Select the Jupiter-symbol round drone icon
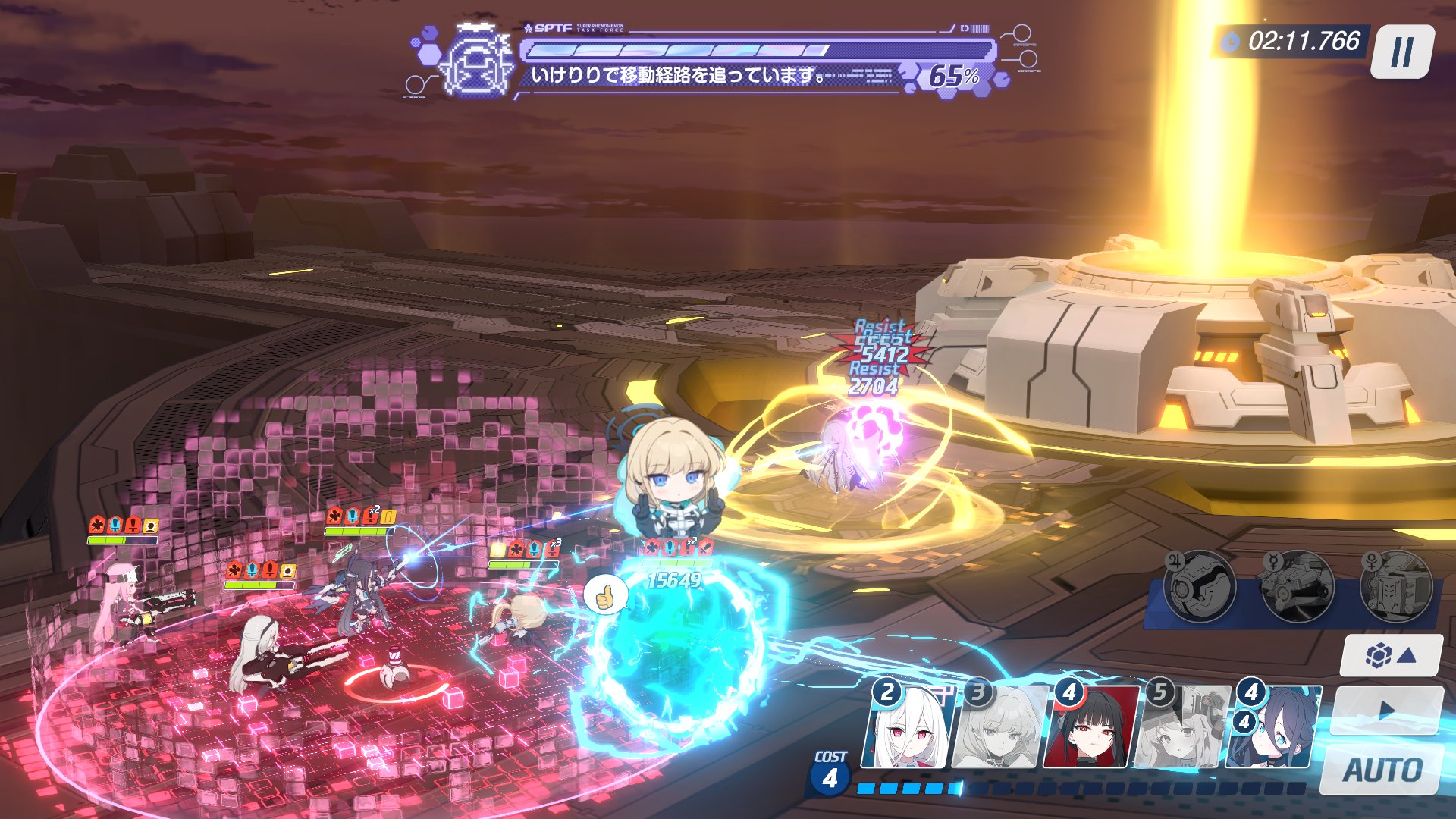This screenshot has height=819, width=1456. [x=1200, y=586]
